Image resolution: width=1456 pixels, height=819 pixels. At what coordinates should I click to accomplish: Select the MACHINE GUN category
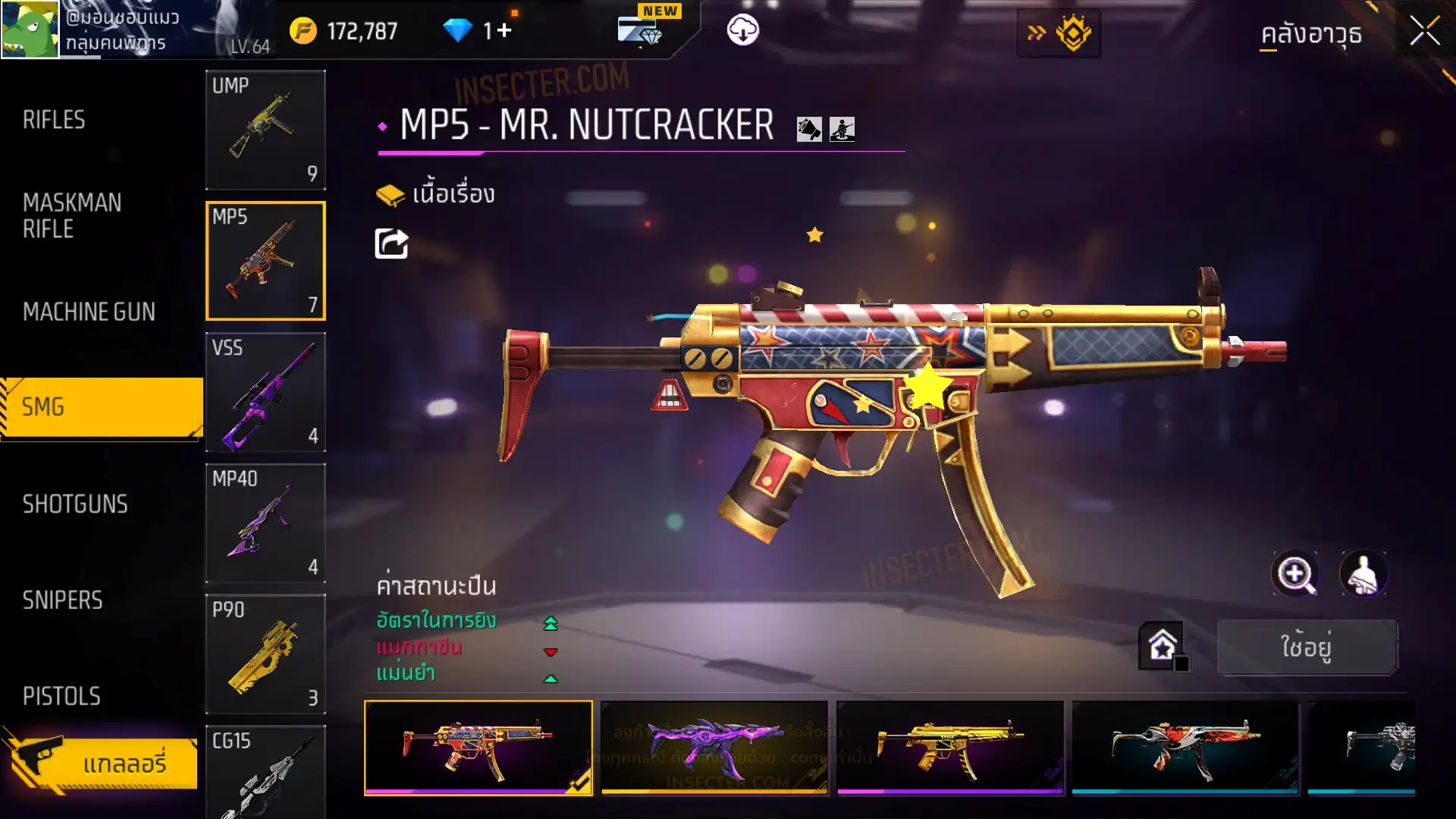coord(89,312)
